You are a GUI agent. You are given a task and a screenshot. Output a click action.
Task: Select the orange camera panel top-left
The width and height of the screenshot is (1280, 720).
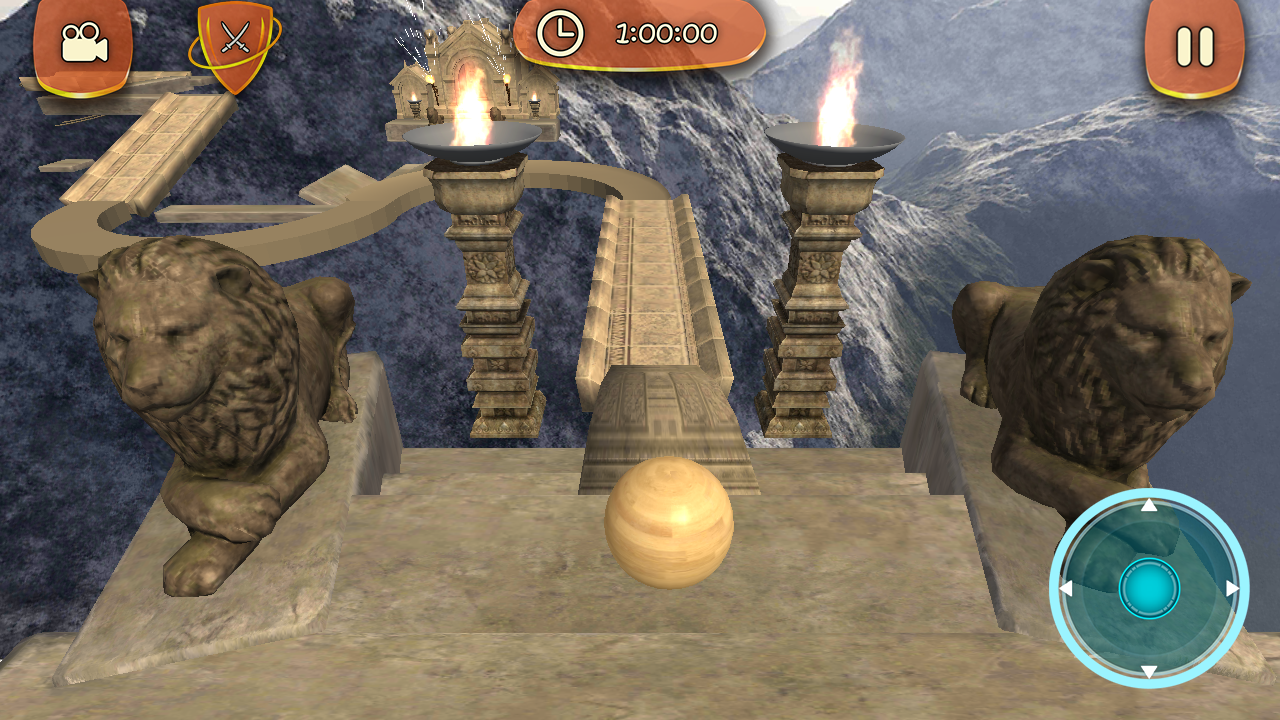tap(84, 42)
